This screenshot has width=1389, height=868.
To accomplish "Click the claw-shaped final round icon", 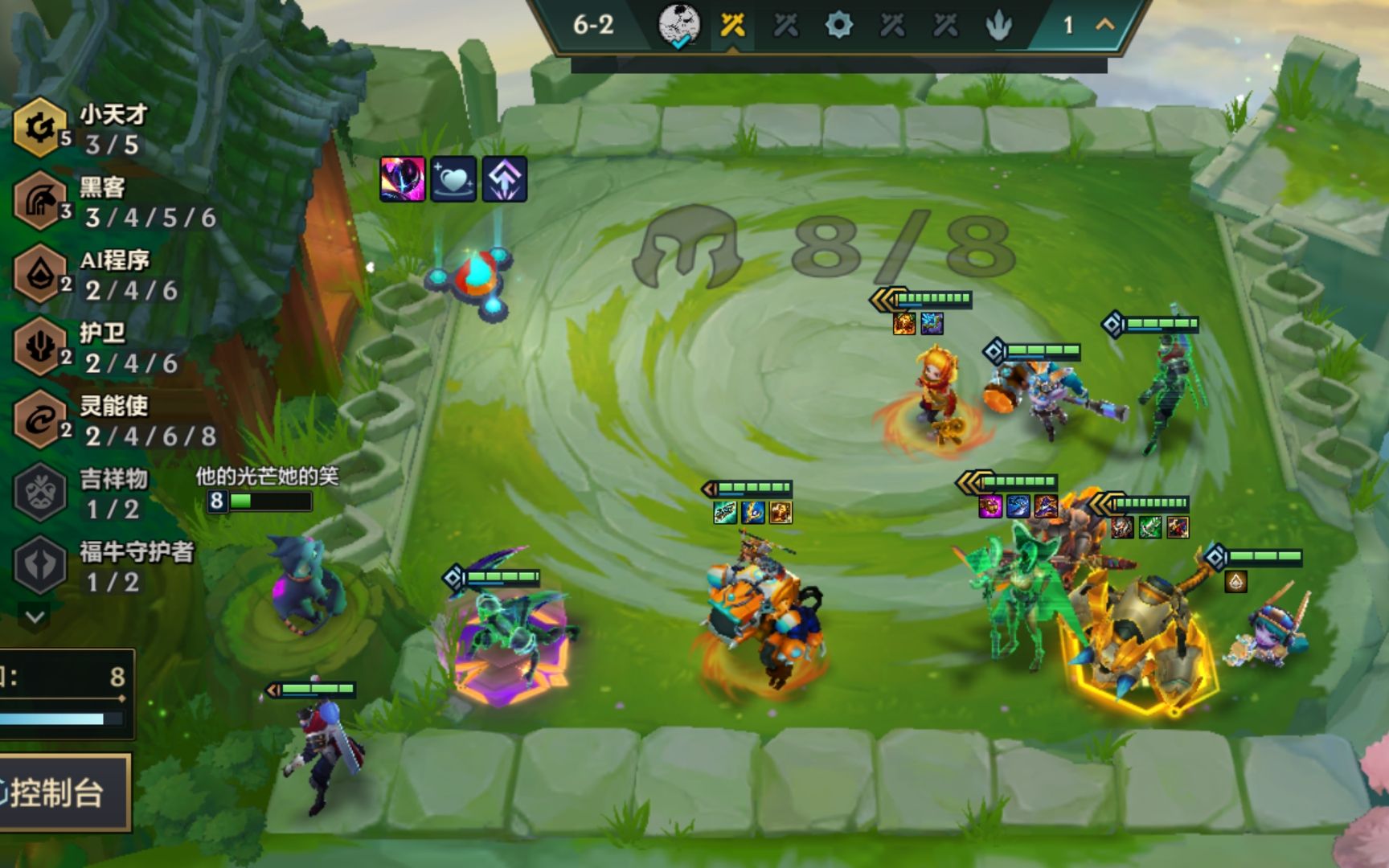I will click(998, 26).
